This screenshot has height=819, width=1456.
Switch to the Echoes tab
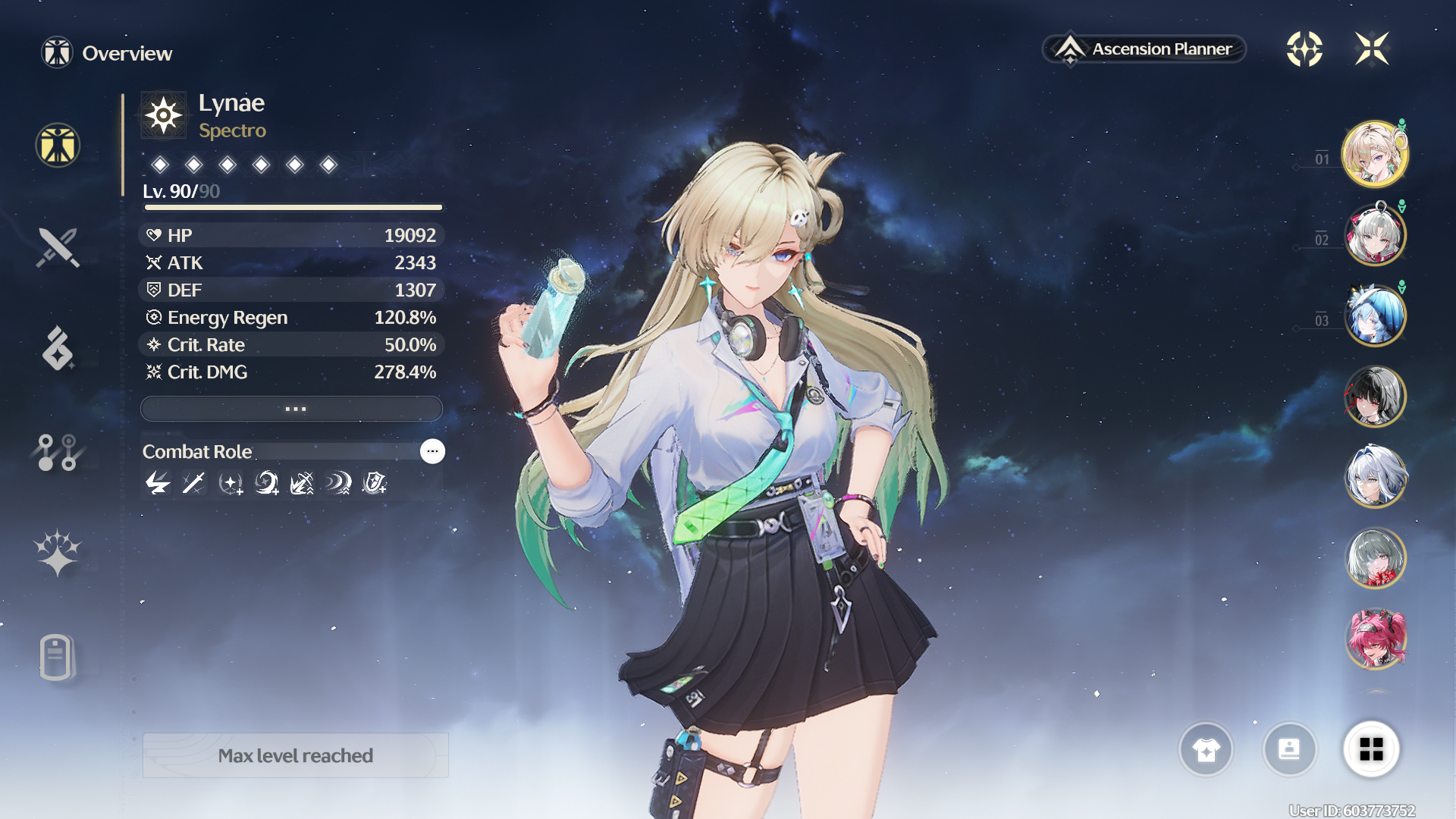58,349
